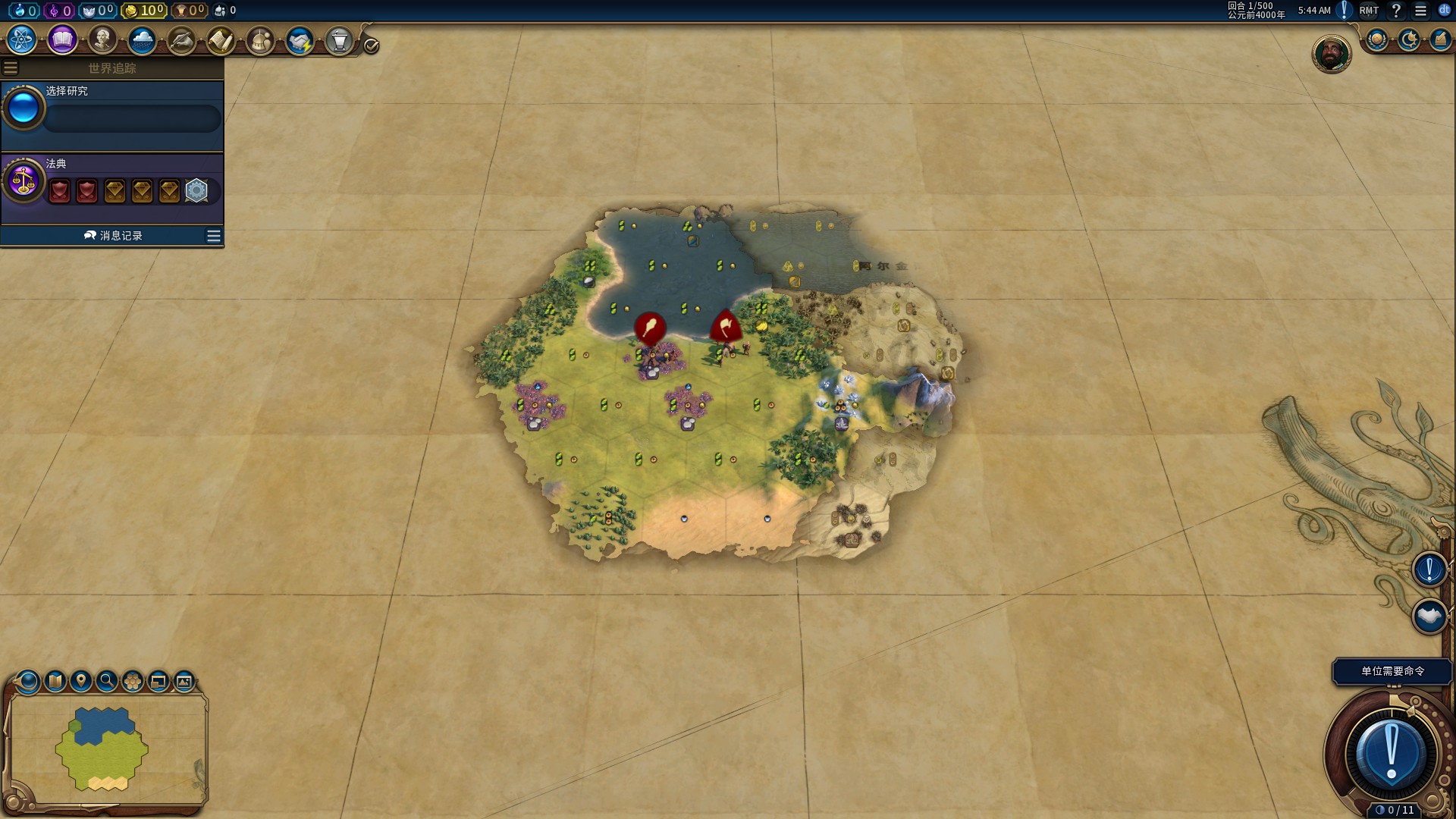Open the civics tree book icon
Screen dimensions: 1456x819
pyautogui.click(x=62, y=39)
